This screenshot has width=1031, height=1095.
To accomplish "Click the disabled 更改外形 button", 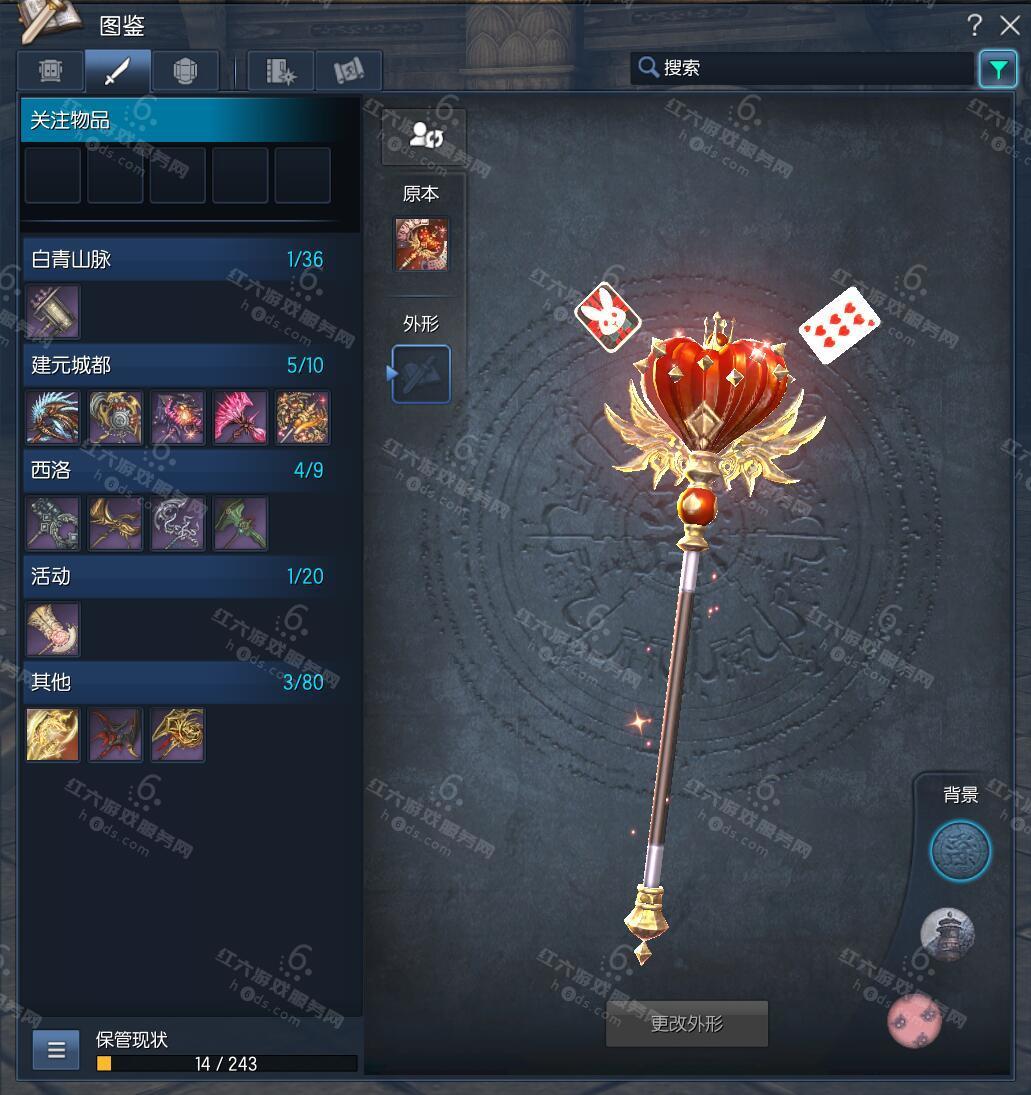I will tap(687, 1024).
